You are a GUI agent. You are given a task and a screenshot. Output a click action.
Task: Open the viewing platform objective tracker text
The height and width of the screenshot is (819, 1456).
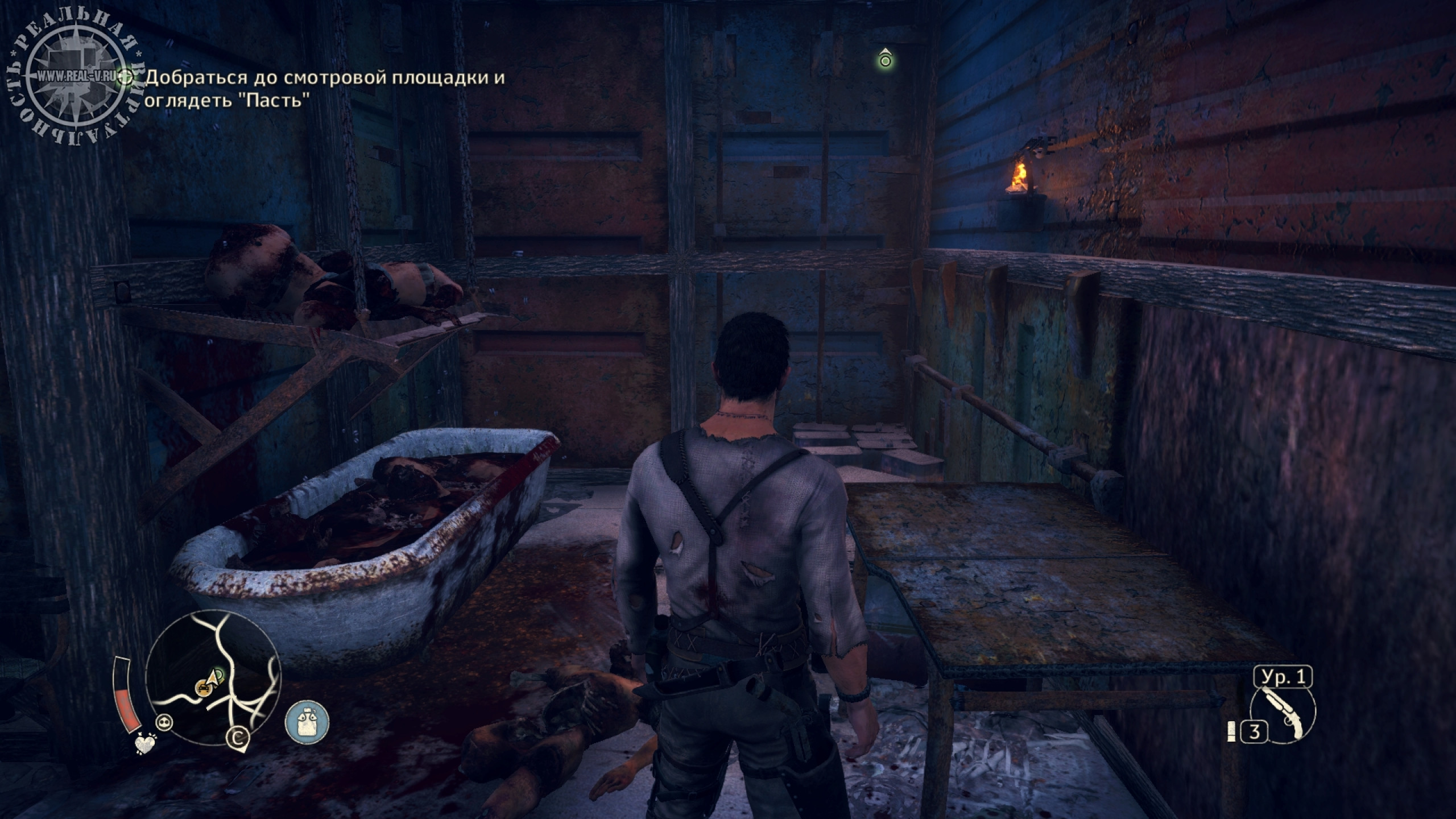pyautogui.click(x=324, y=89)
